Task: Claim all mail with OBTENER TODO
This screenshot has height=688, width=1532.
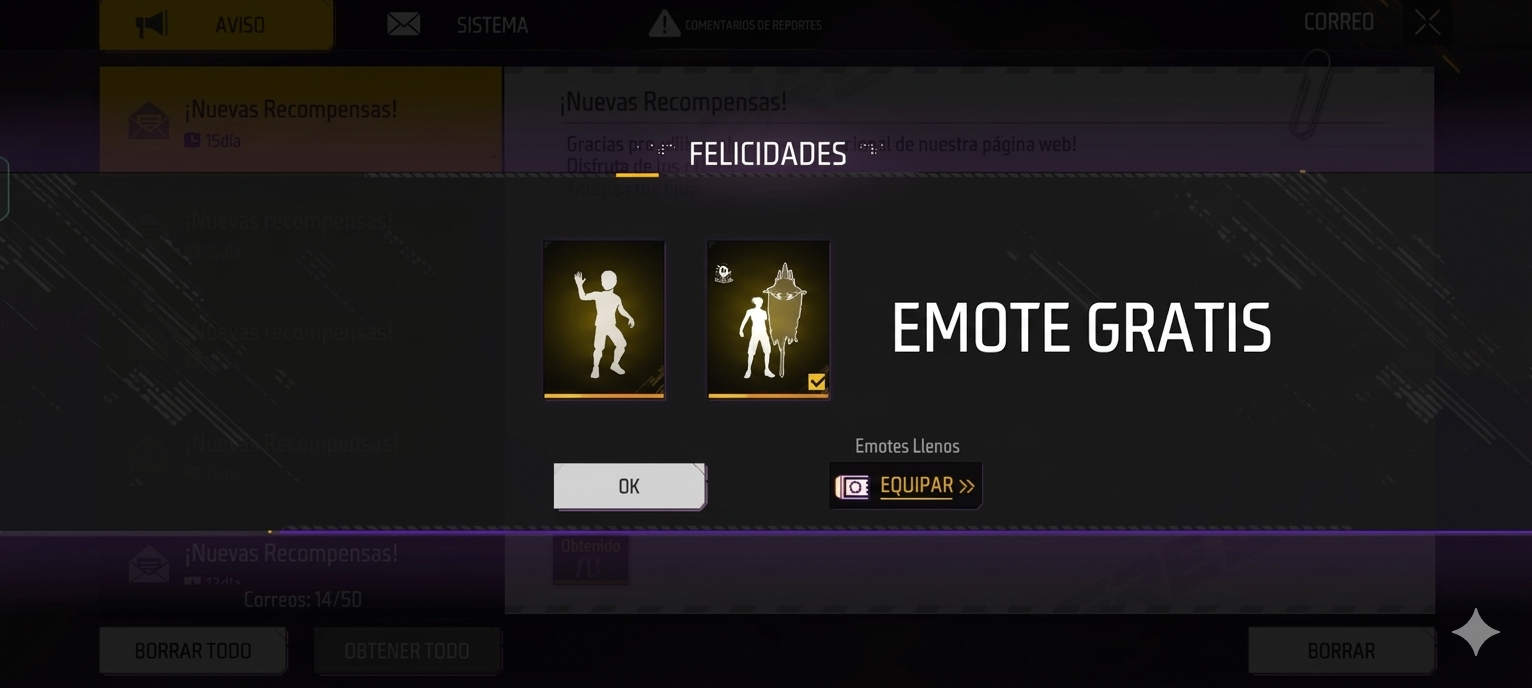Action: [407, 651]
